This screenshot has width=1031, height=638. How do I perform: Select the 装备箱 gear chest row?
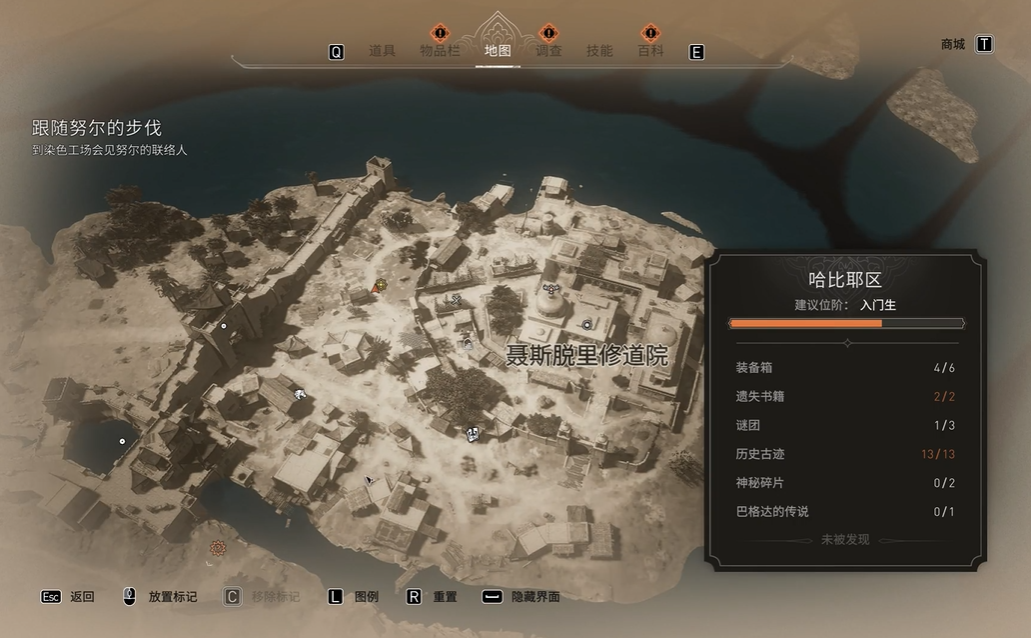(x=845, y=367)
